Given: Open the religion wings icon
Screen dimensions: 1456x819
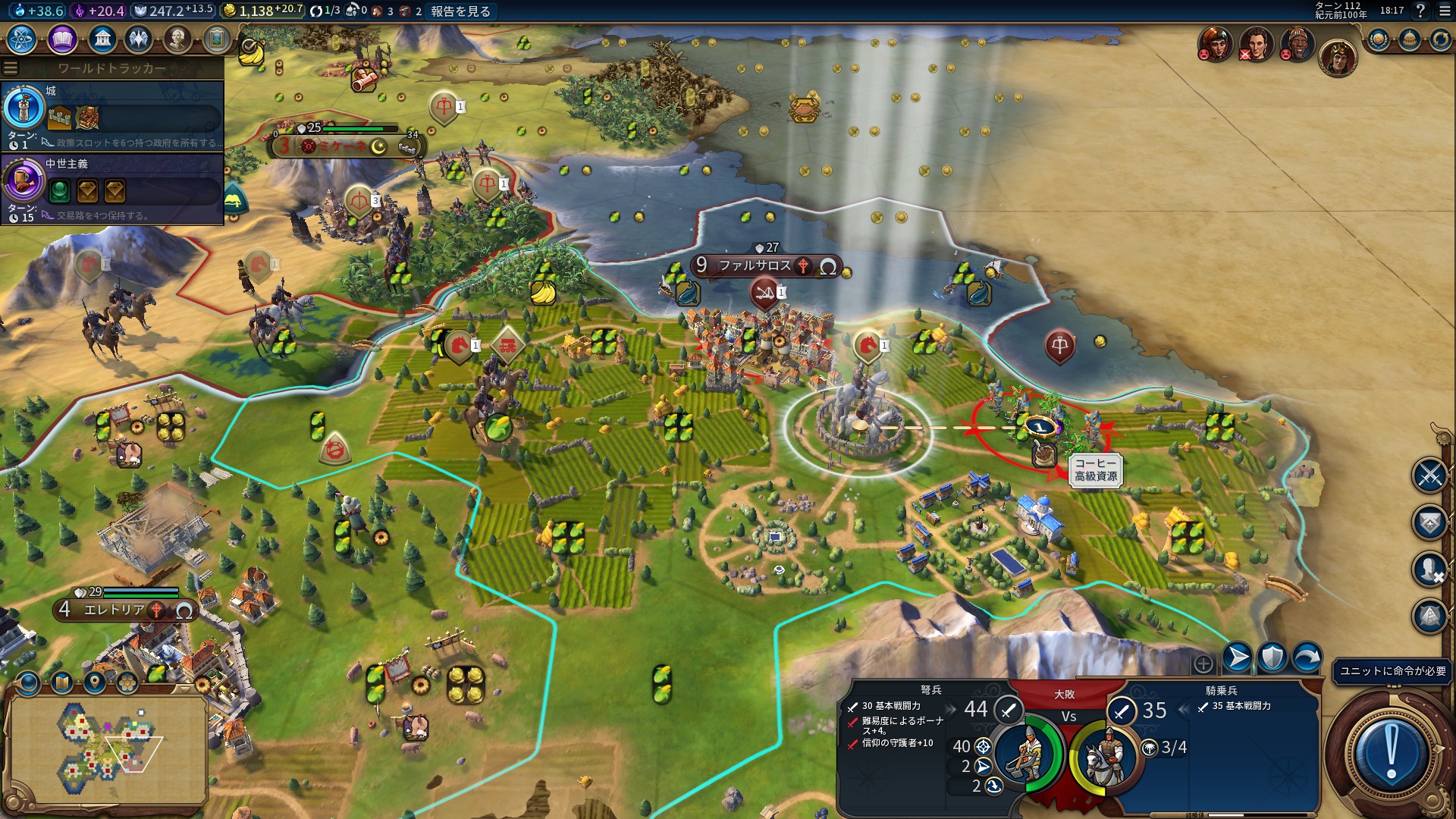Looking at the screenshot, I should tap(139, 39).
